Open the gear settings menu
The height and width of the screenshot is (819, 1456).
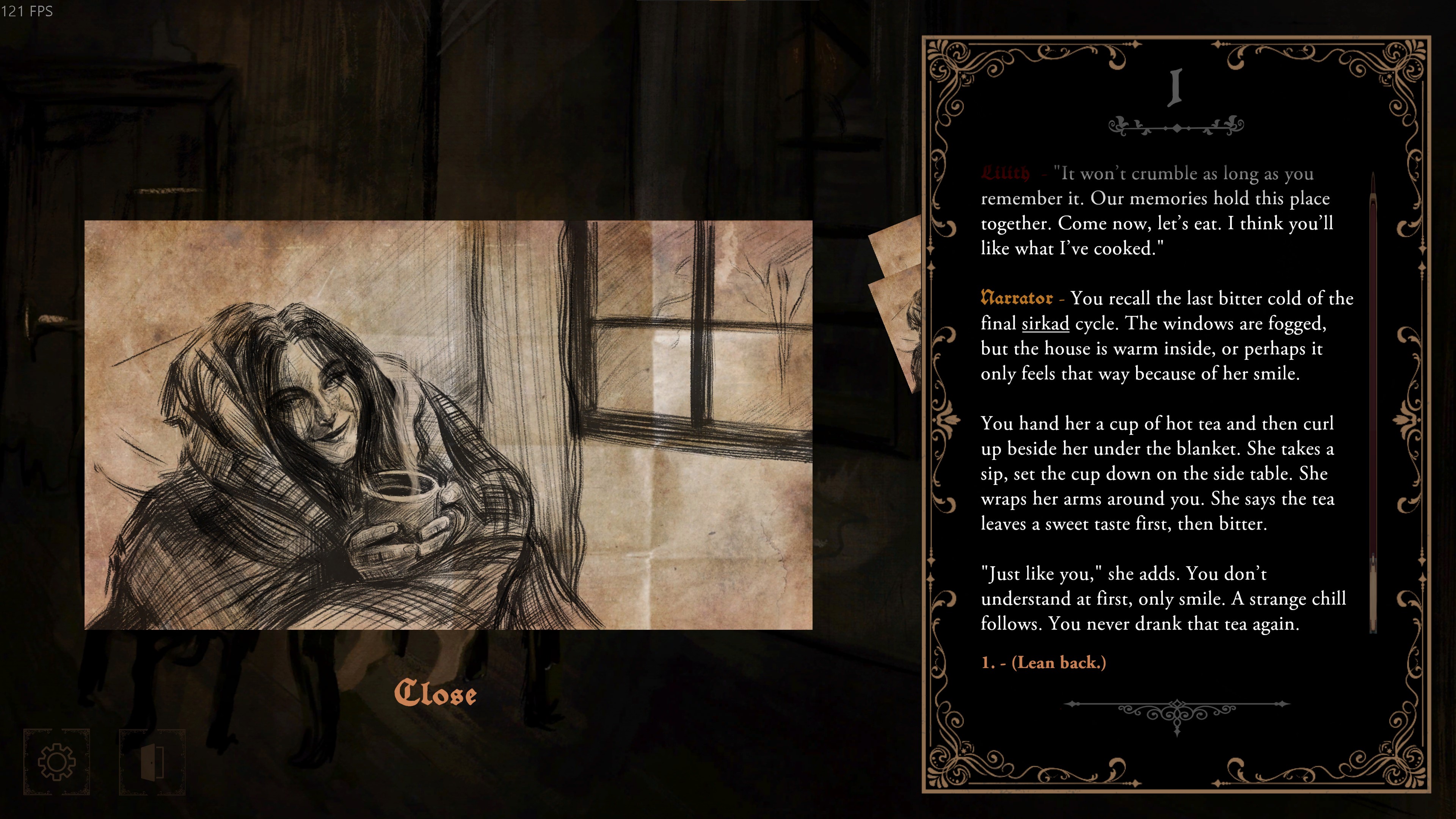coord(56,762)
